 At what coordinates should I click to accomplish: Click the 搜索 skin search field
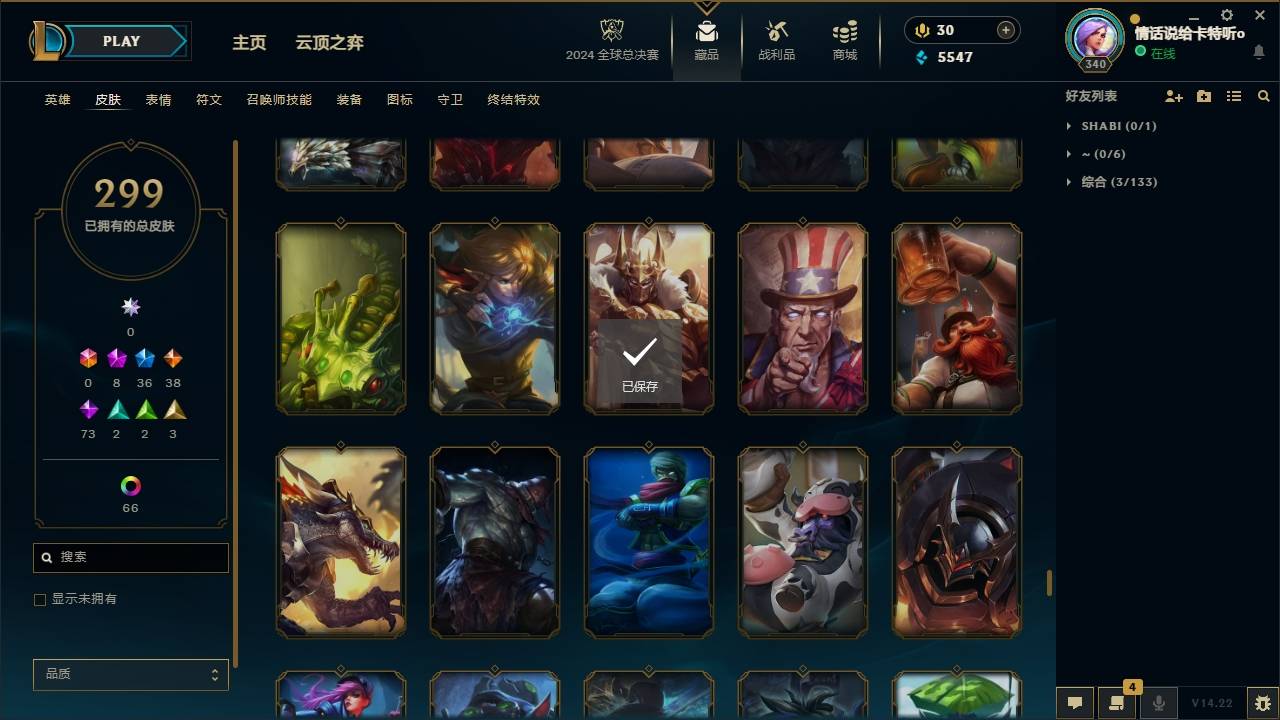point(130,557)
